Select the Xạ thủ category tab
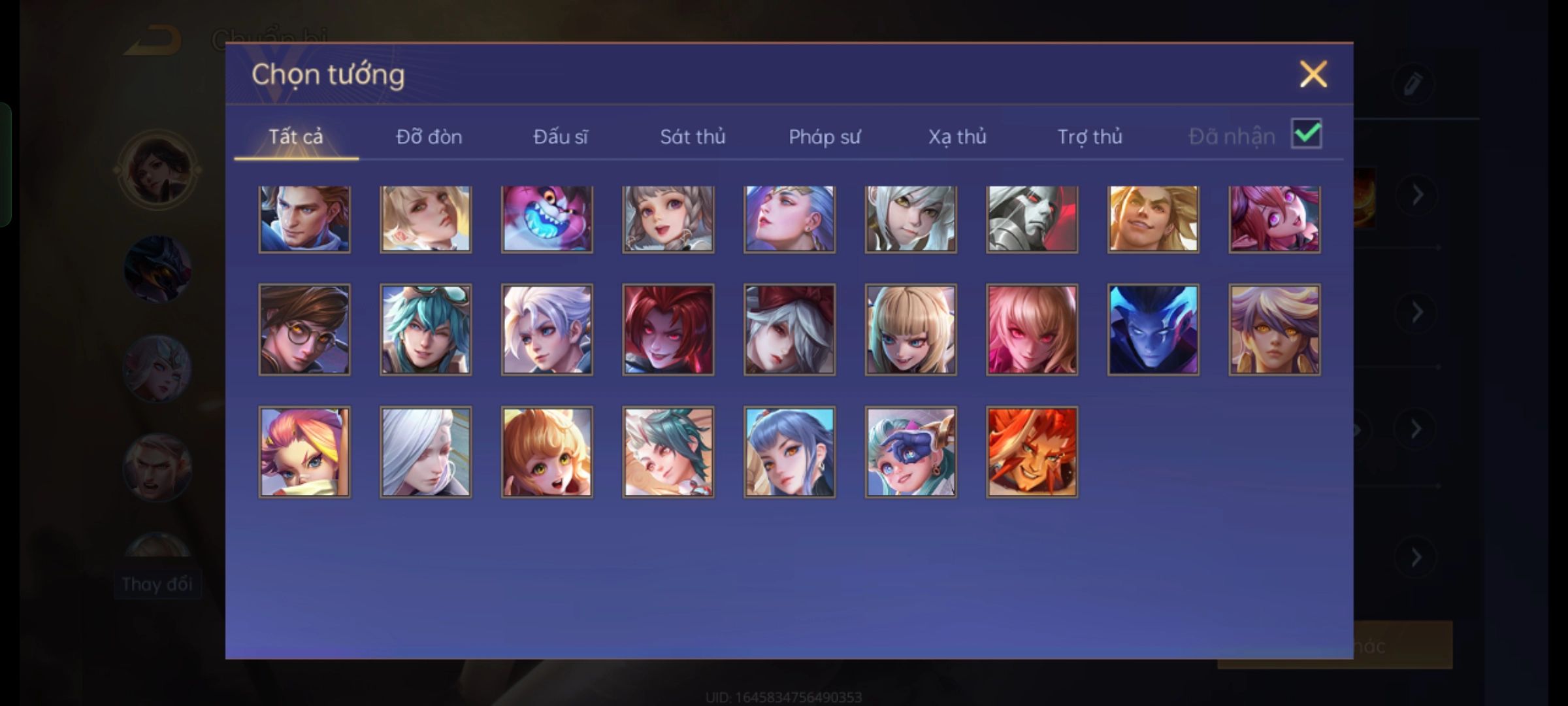This screenshot has width=1568, height=706. coord(957,137)
